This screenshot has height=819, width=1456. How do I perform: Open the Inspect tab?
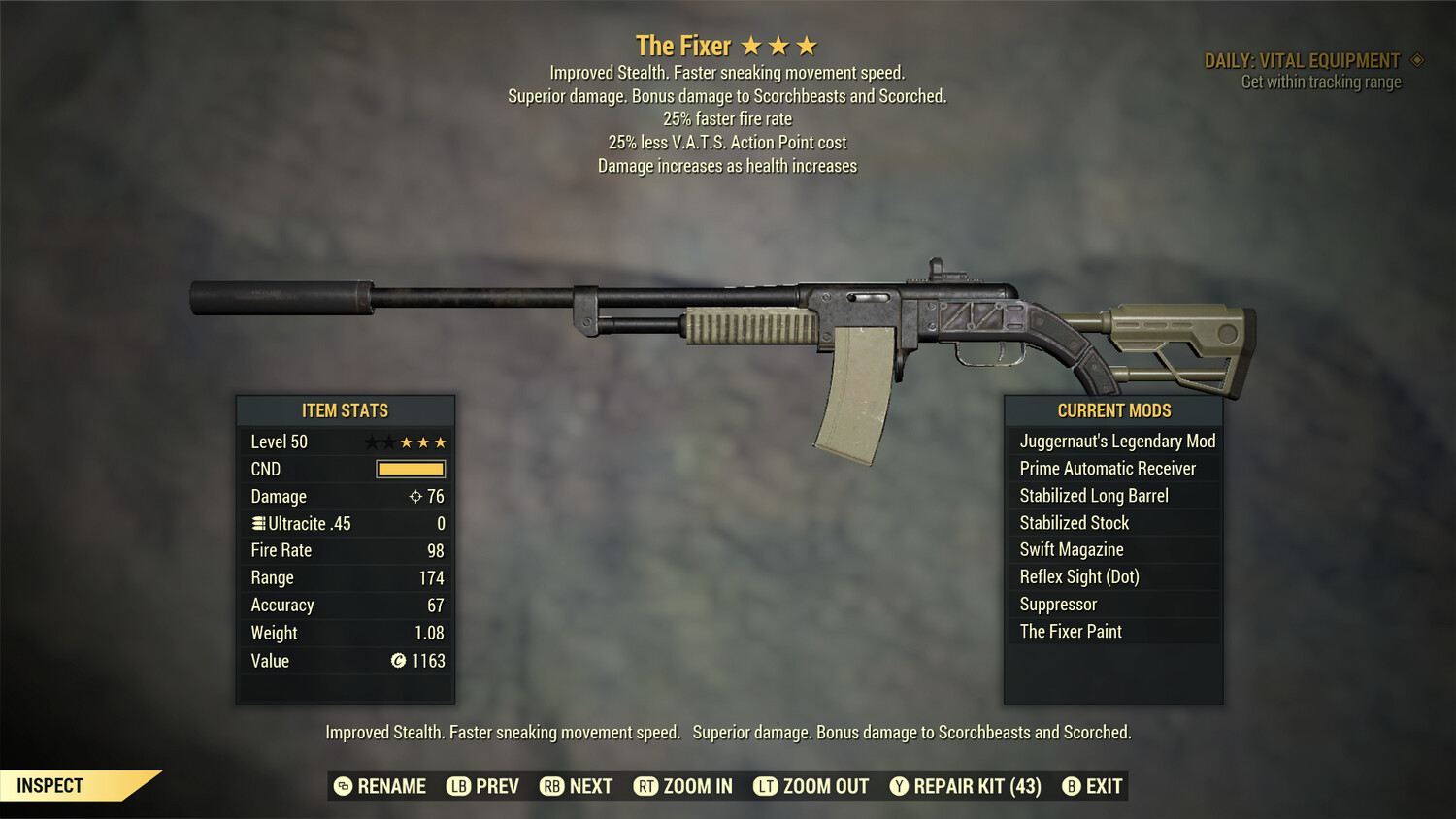pyautogui.click(x=50, y=785)
